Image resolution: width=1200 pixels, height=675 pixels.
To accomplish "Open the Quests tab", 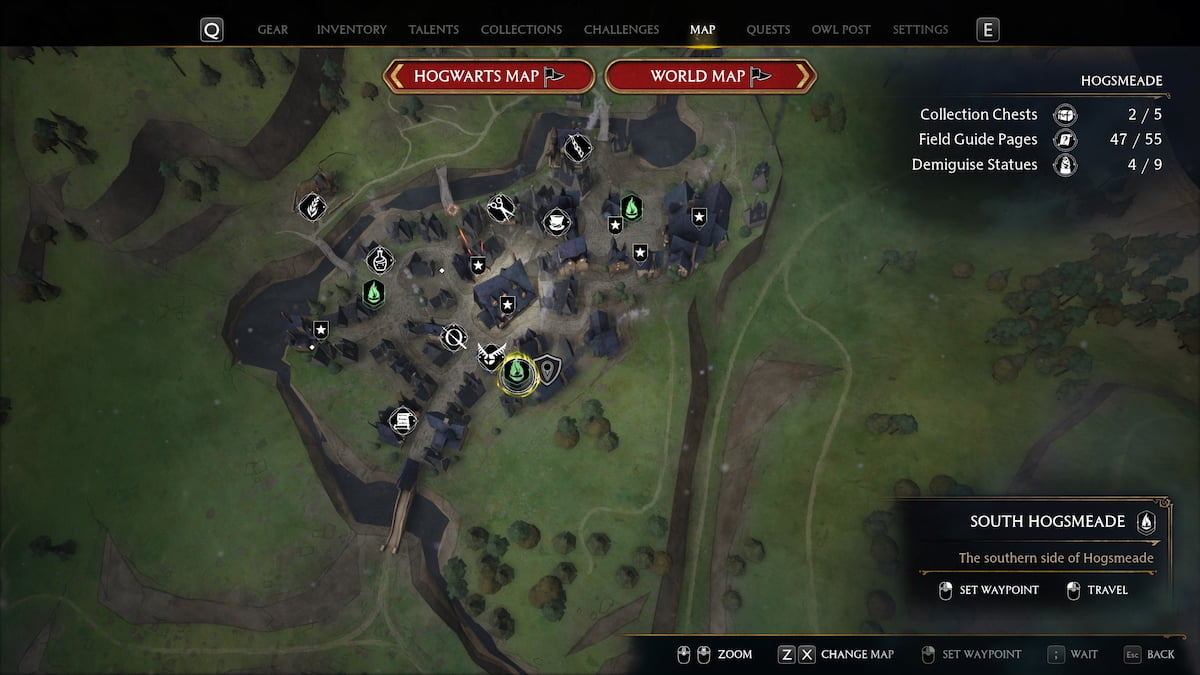I will [768, 30].
